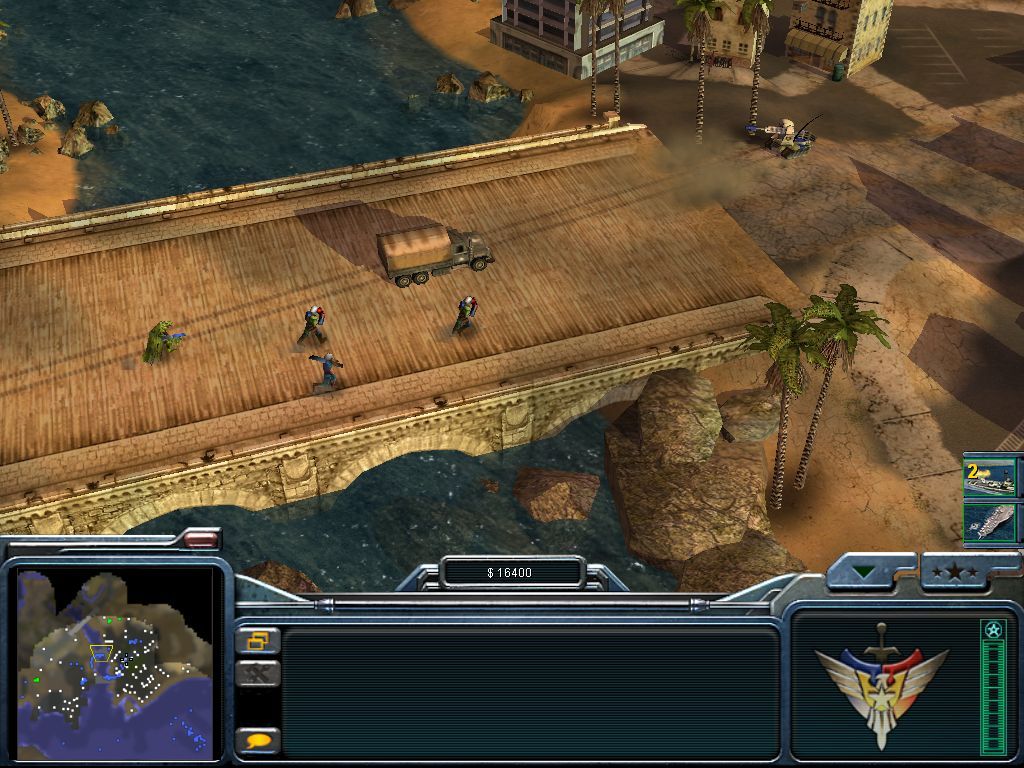Activate the aircraft carrier power shortcut
Image resolution: width=1024 pixels, height=768 pixels.
pyautogui.click(x=988, y=521)
